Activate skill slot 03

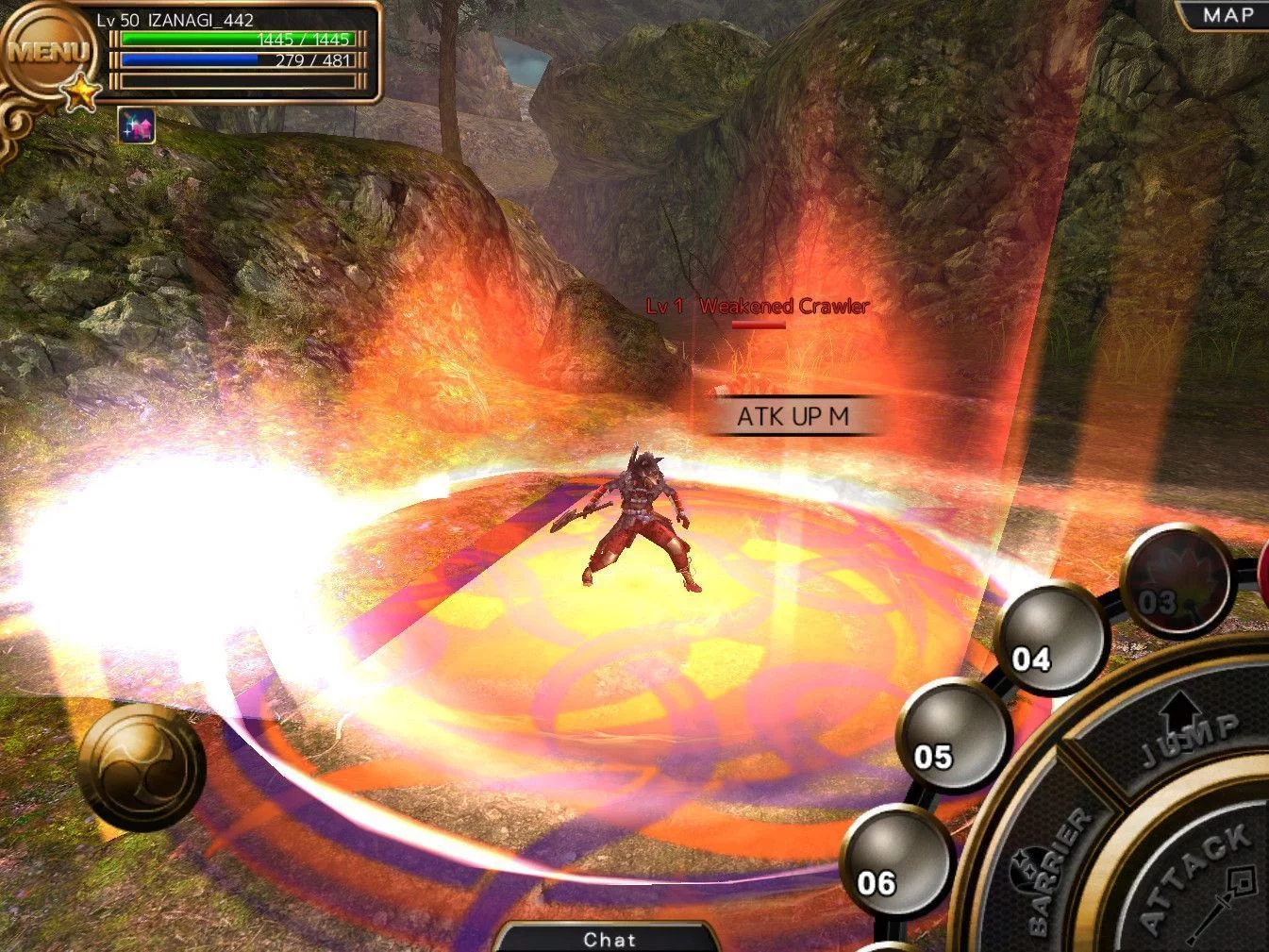pos(1176,580)
